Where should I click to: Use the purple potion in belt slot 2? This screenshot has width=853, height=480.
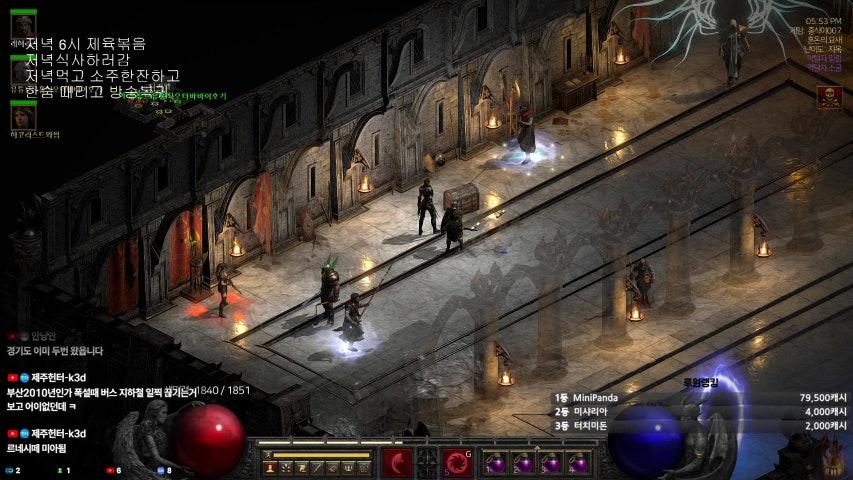(x=522, y=464)
